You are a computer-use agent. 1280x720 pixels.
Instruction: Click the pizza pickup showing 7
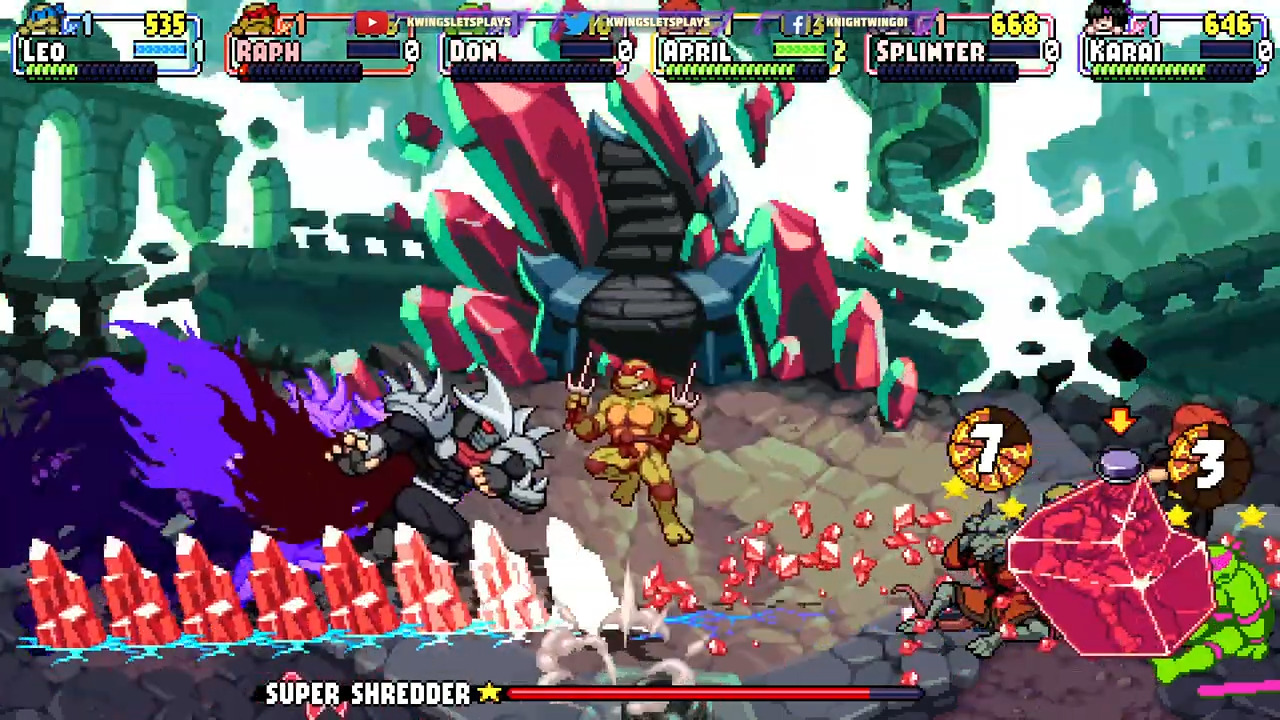pyautogui.click(x=992, y=452)
